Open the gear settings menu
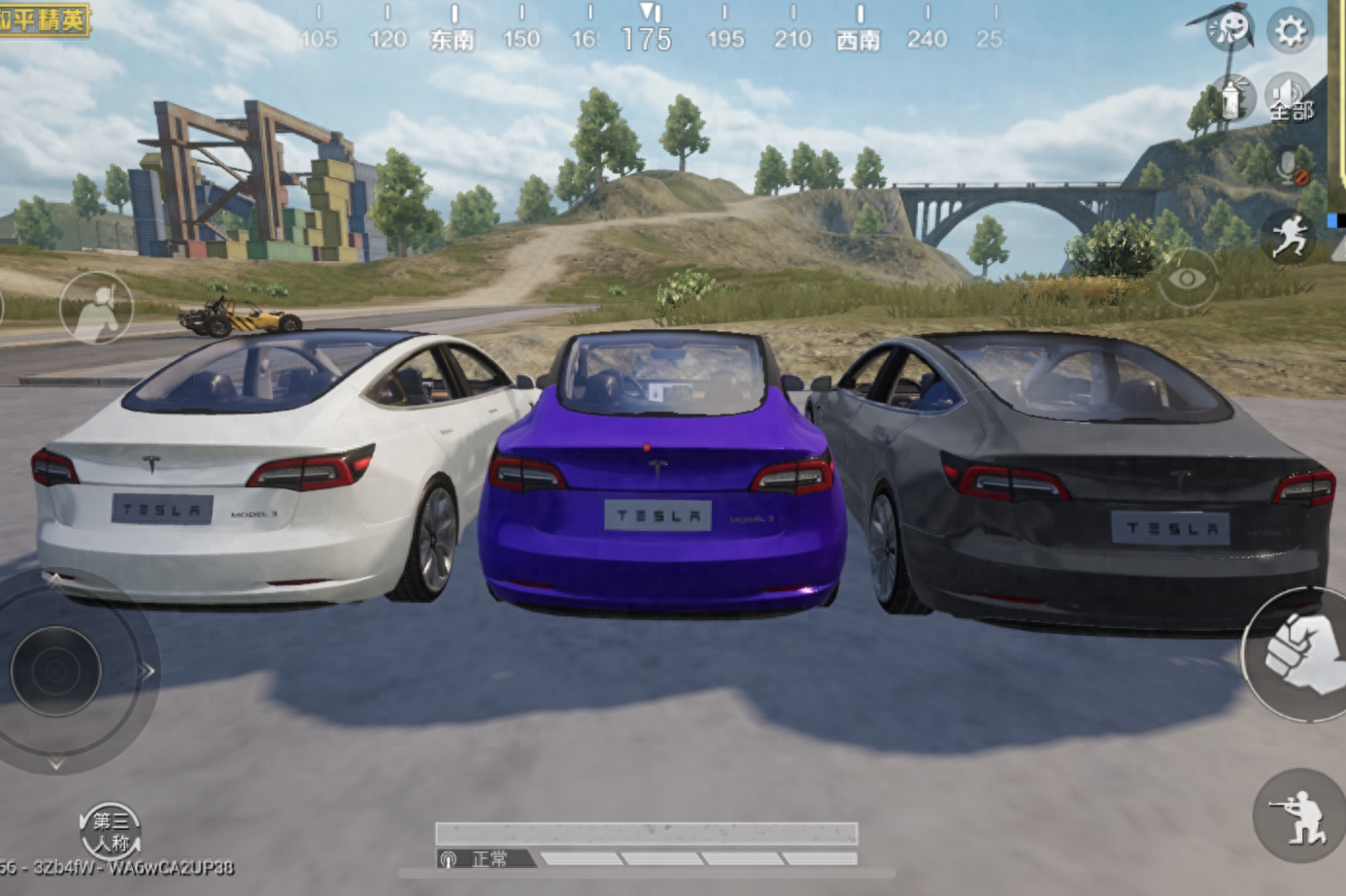Viewport: 1346px width, 896px height. [1290, 31]
